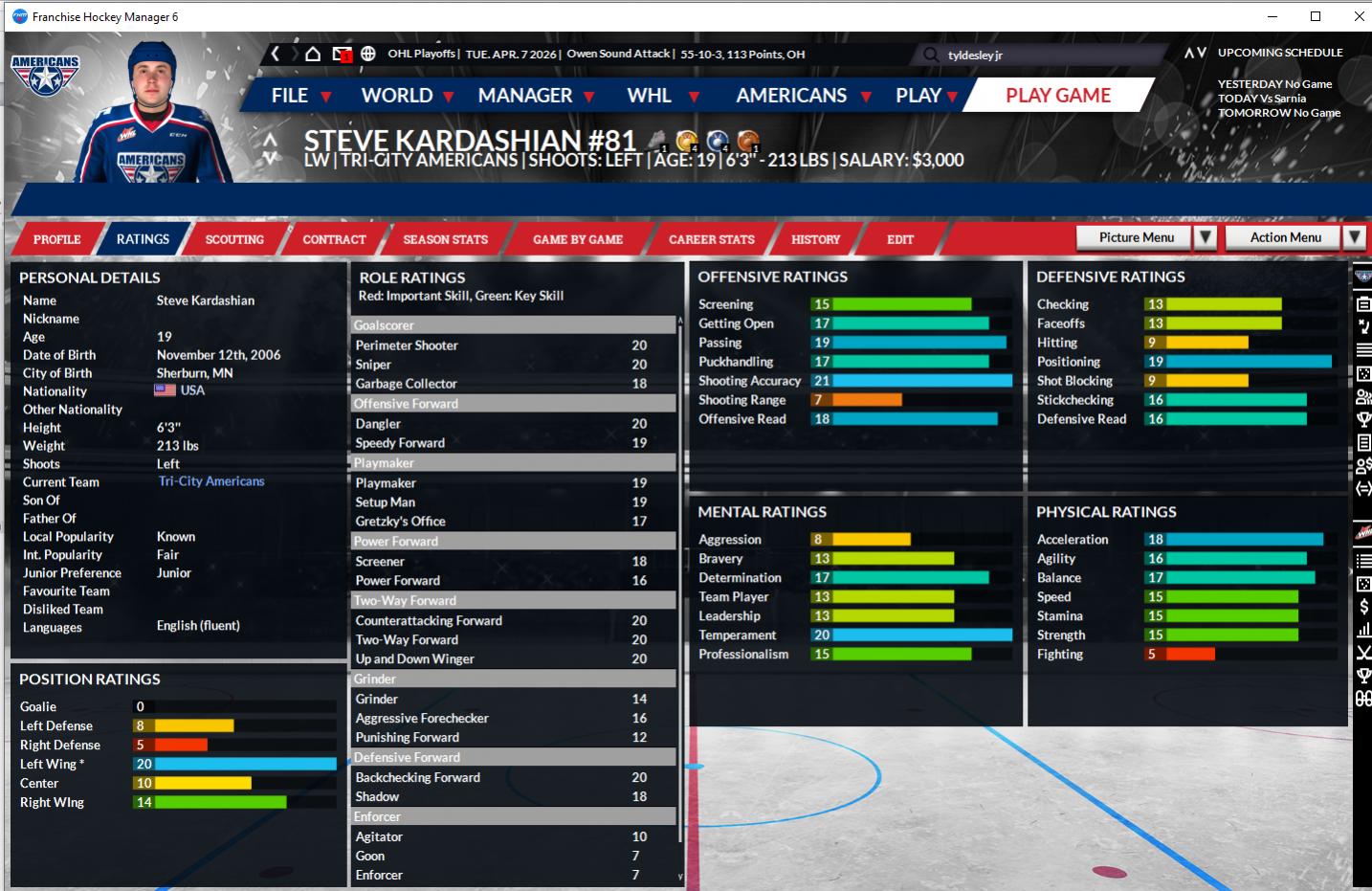
Task: Open the CAREER STATS tab
Action: click(x=711, y=239)
